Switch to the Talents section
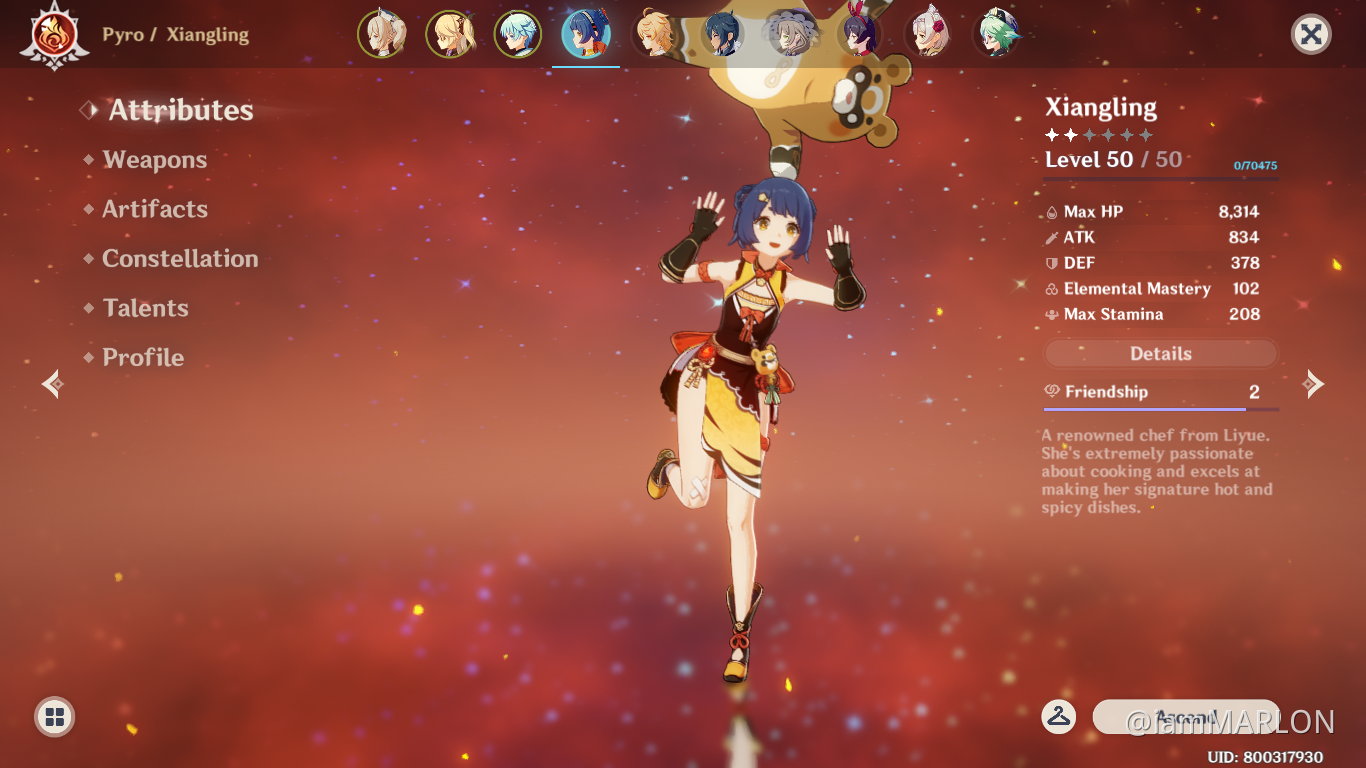This screenshot has height=768, width=1366. (x=145, y=308)
